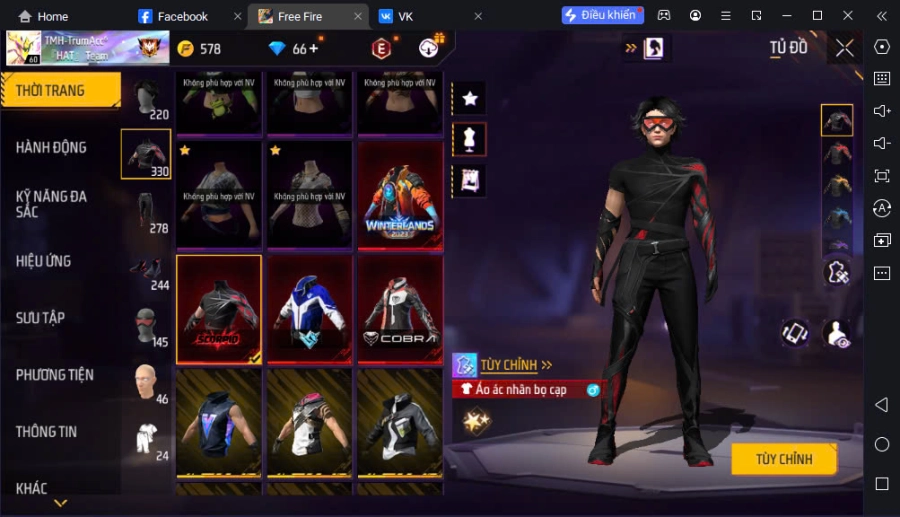Select the Scorpio jacket item
The height and width of the screenshot is (517, 900).
219,309
